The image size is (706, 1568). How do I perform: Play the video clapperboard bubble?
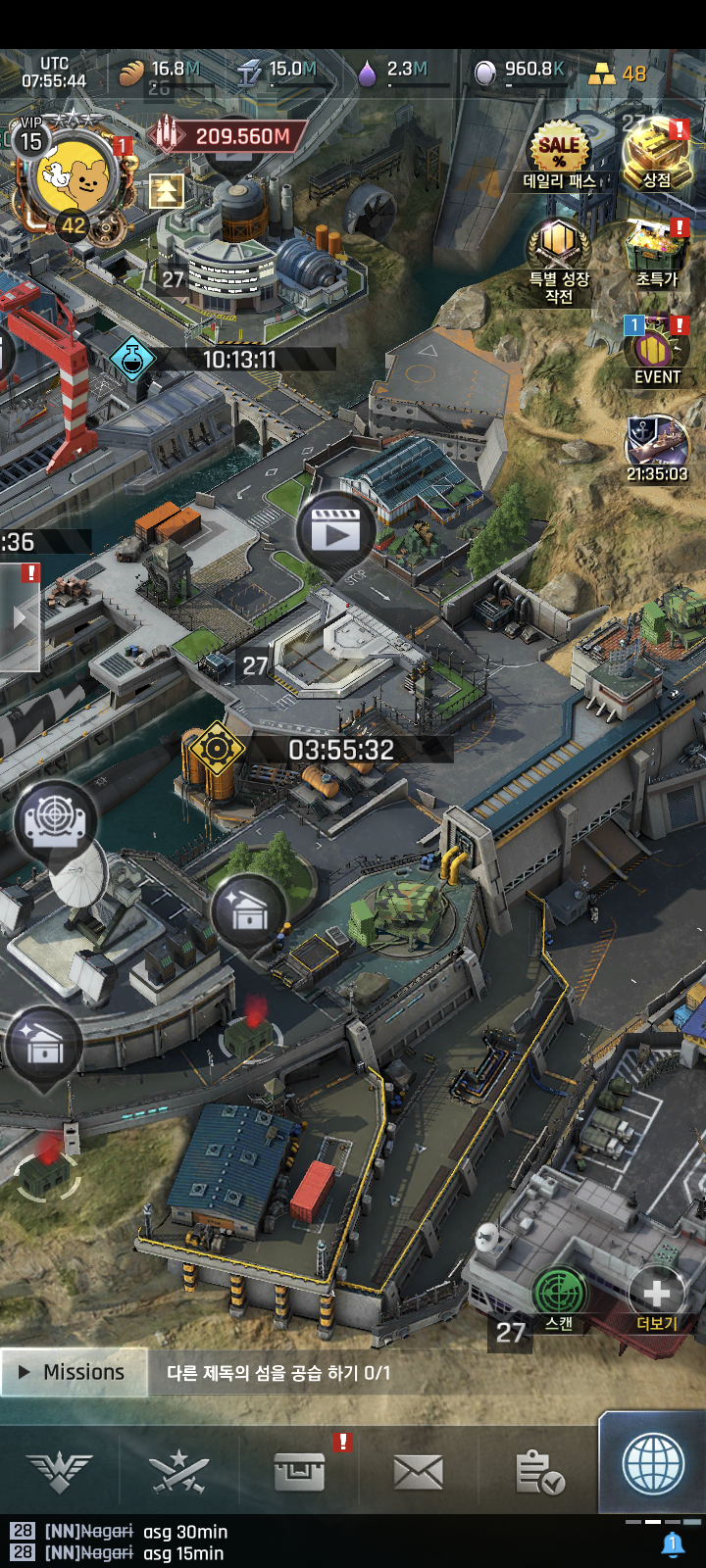tap(335, 532)
